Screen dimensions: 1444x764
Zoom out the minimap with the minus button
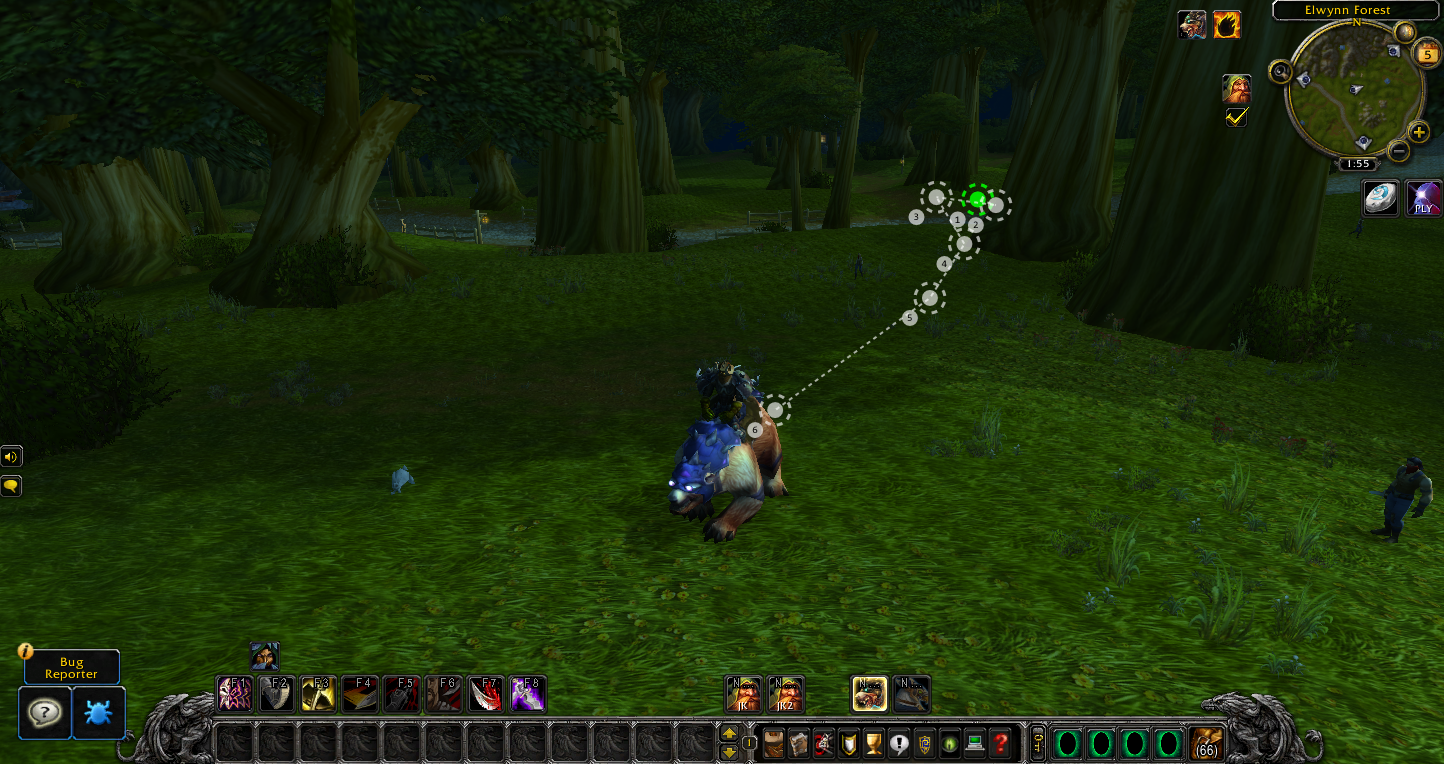click(1399, 152)
